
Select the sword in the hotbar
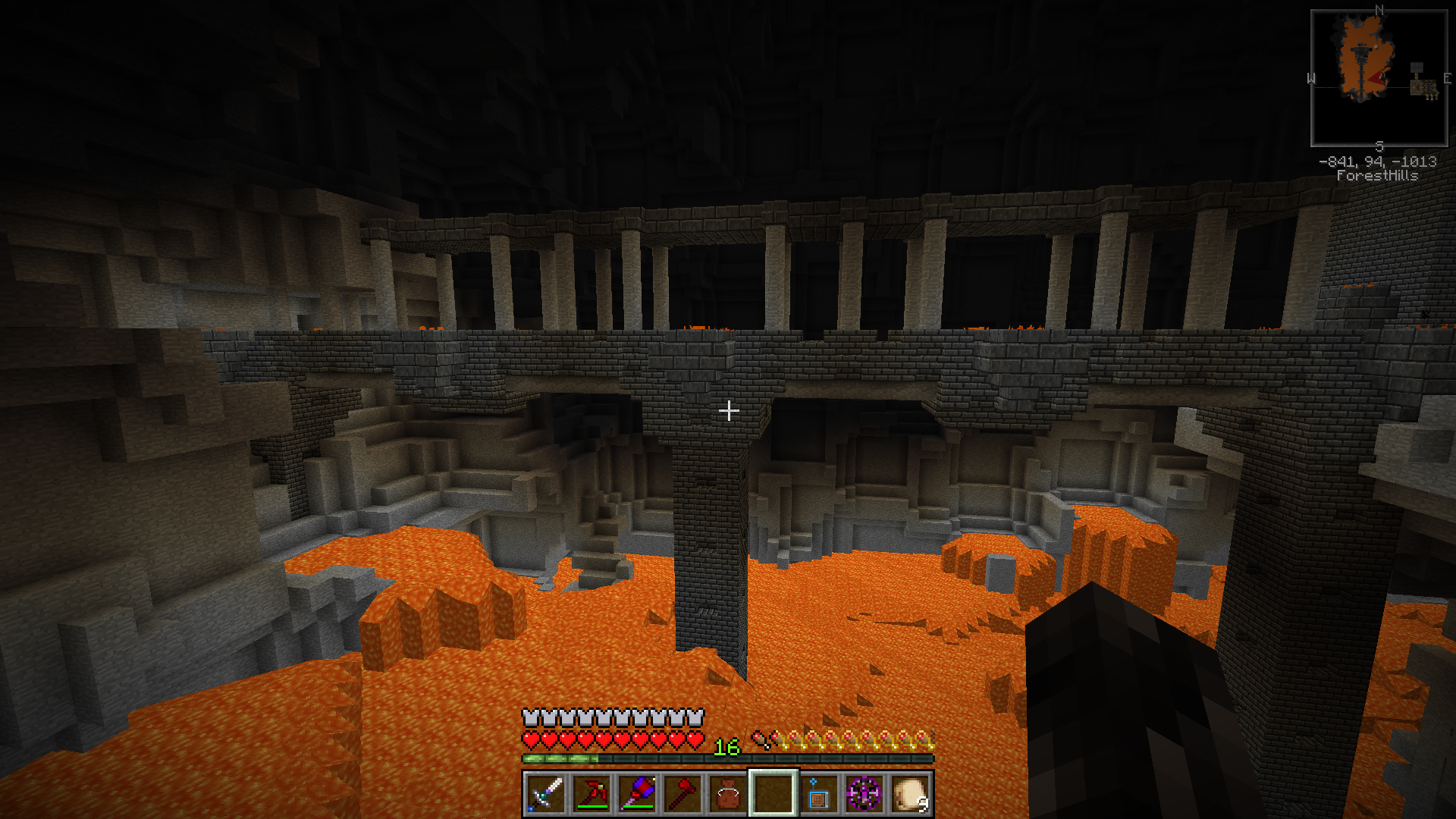(x=545, y=793)
